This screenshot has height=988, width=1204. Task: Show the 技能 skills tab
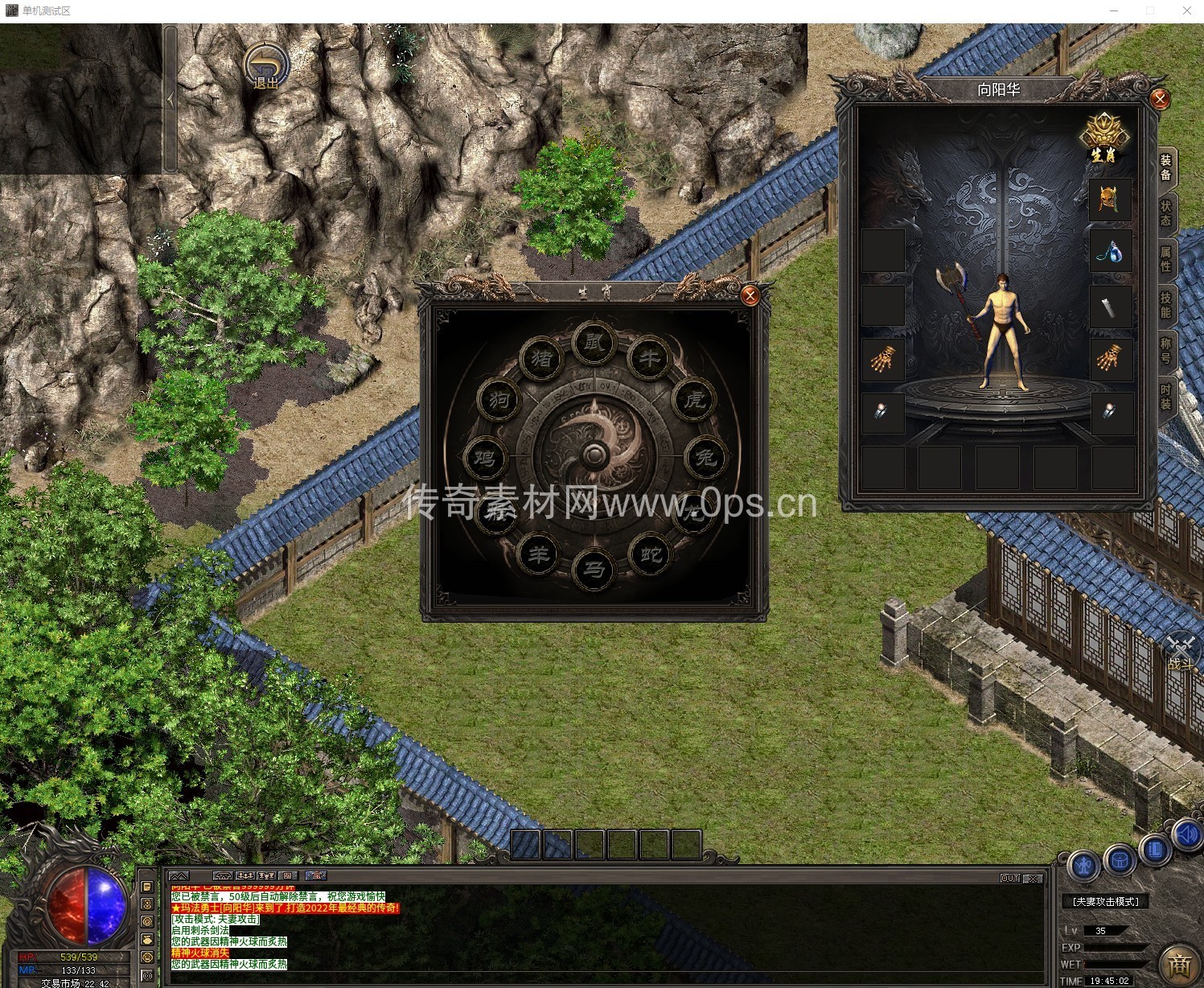pos(1165,306)
